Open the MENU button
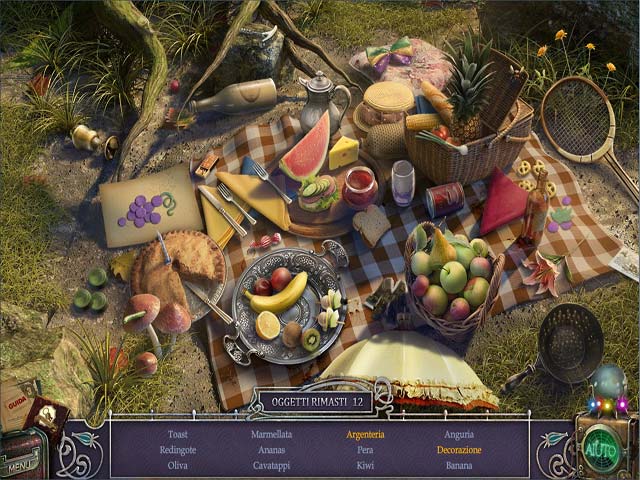 coord(20,464)
